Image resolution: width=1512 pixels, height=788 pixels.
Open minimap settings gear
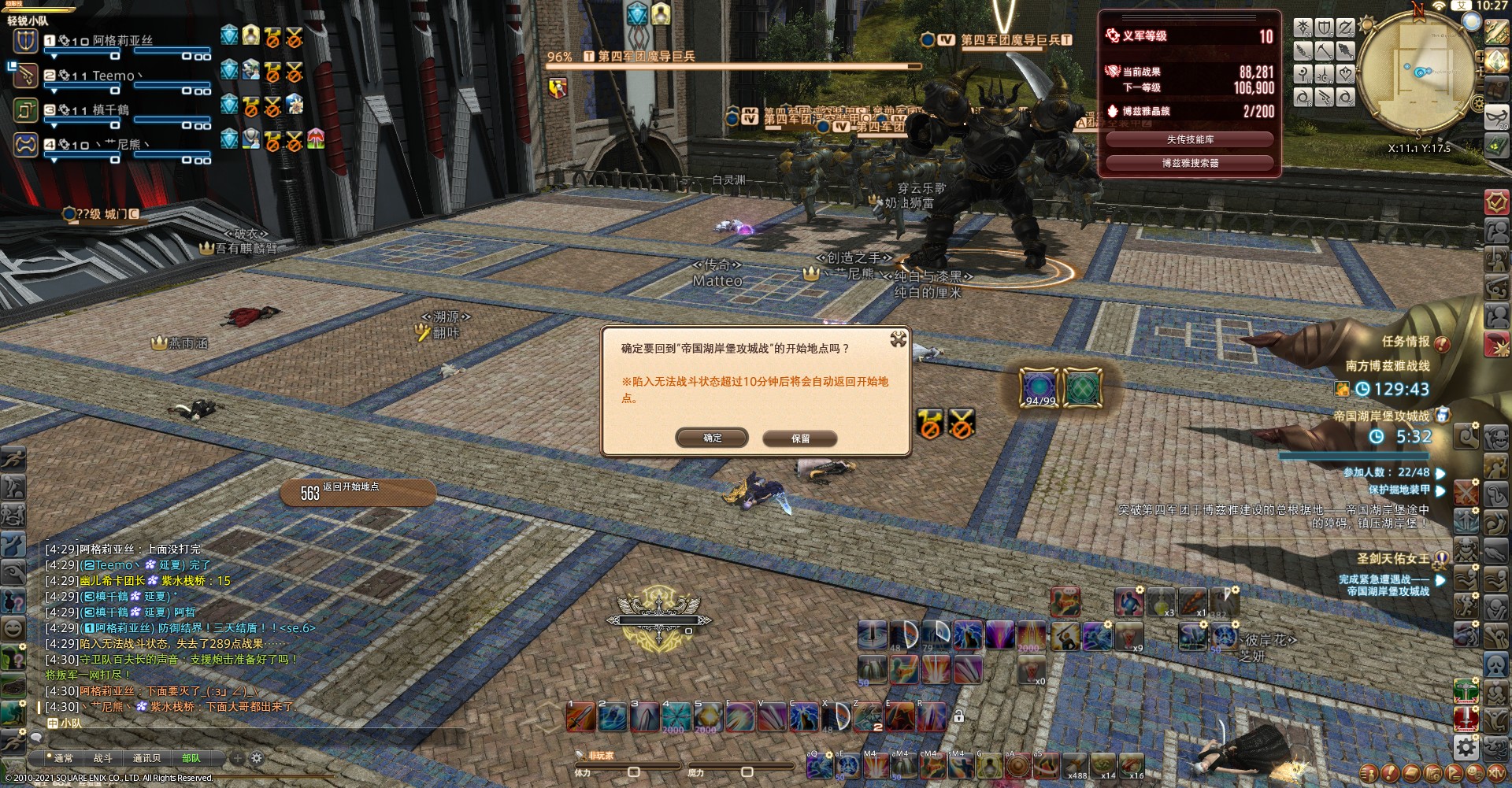pyautogui.click(x=1478, y=104)
